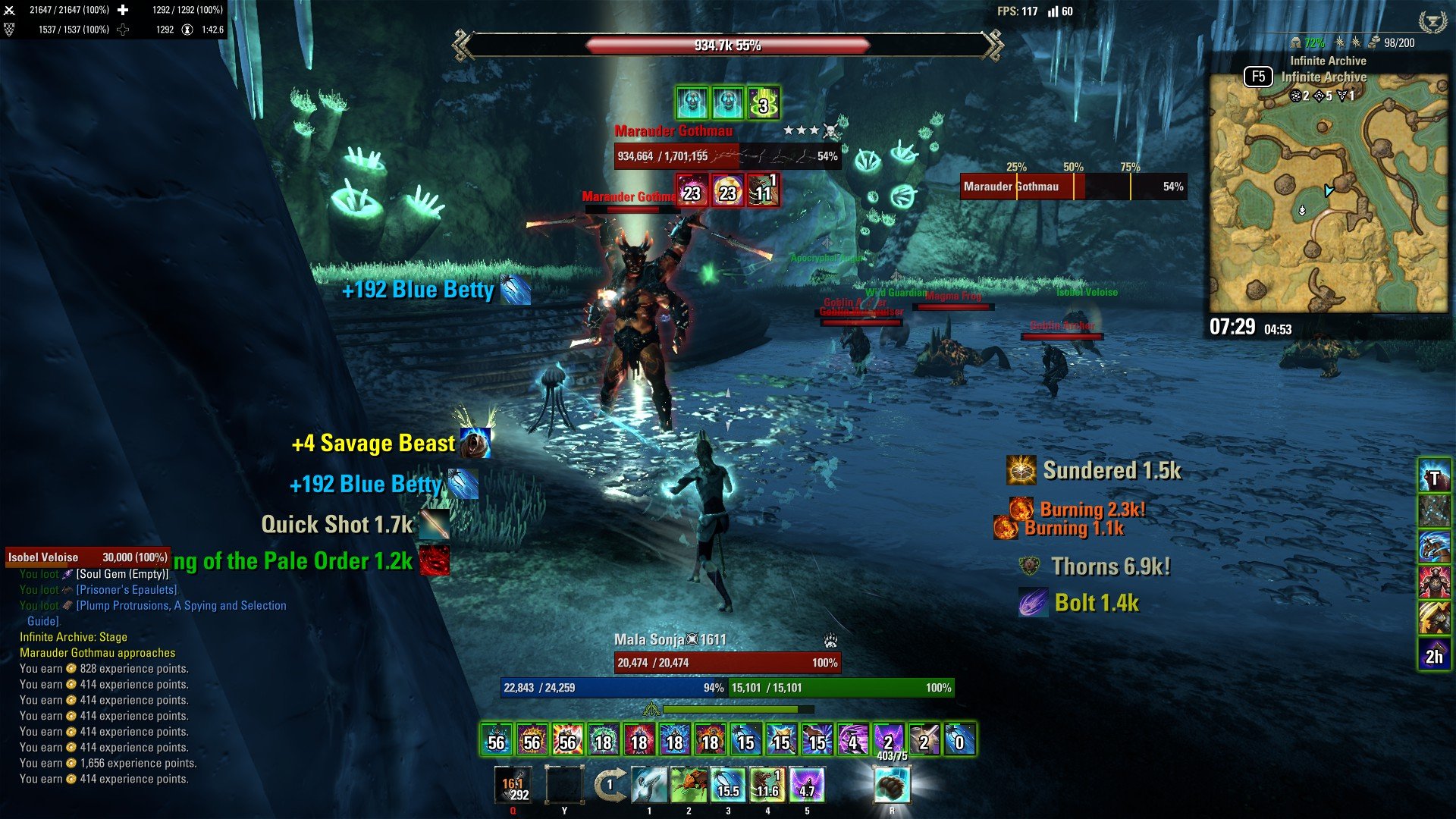Click the laurel trophy icon in corner

pyautogui.click(x=1432, y=21)
